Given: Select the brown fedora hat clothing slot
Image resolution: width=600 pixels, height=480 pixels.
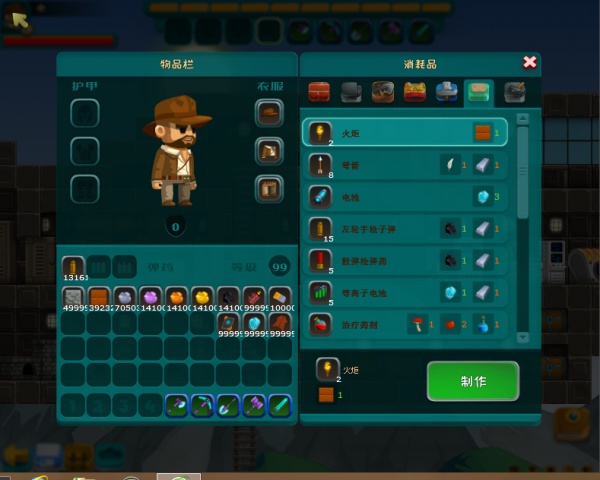Looking at the screenshot, I should pos(268,113).
